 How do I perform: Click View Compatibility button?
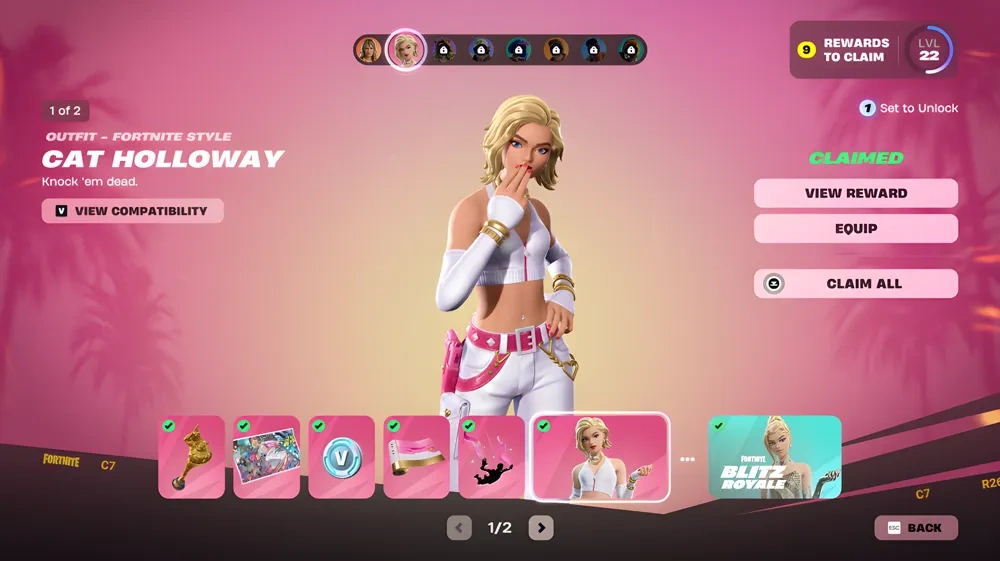[x=132, y=211]
